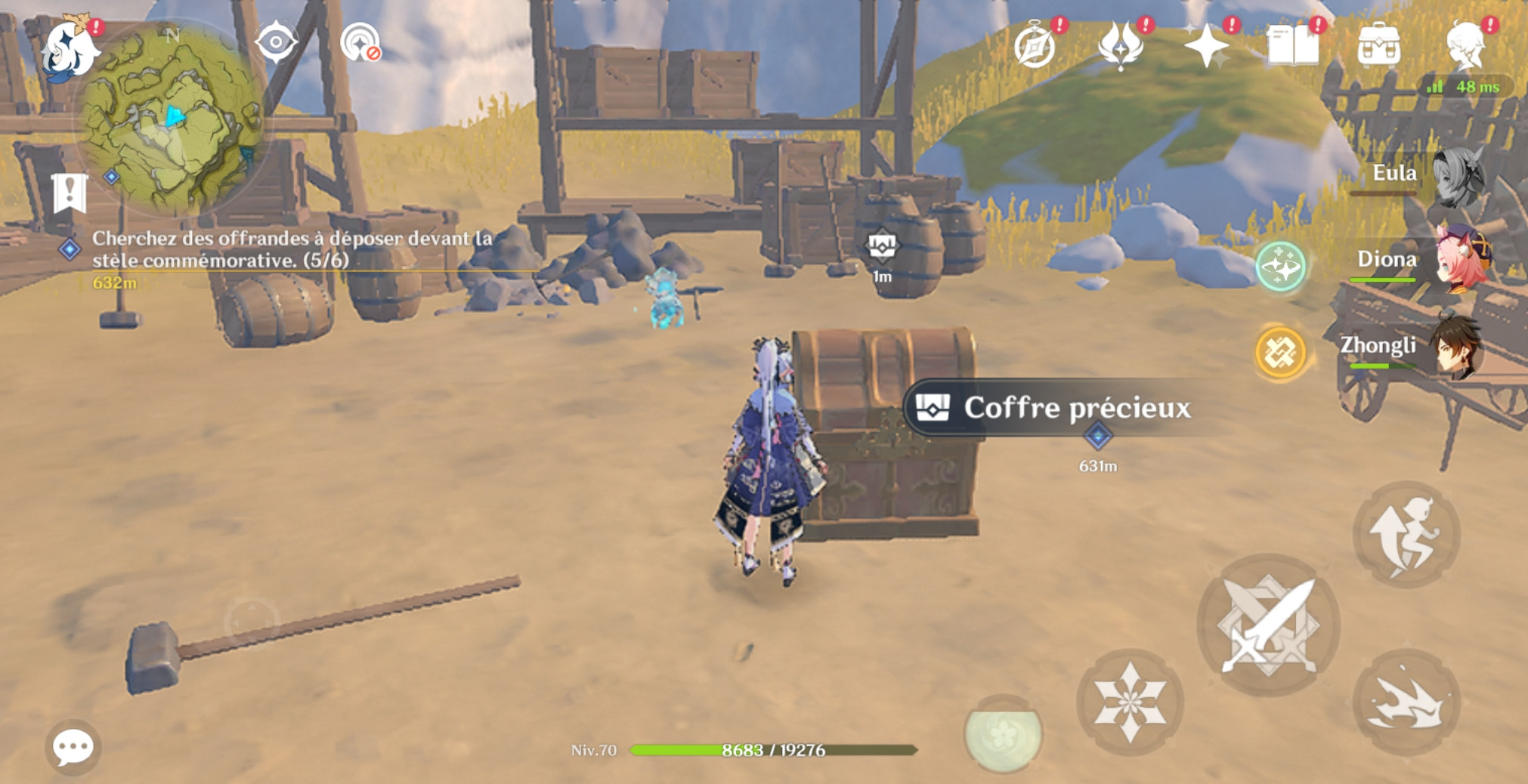The image size is (1528, 784).
Task: Select the offerings quest tracker text
Action: click(291, 249)
